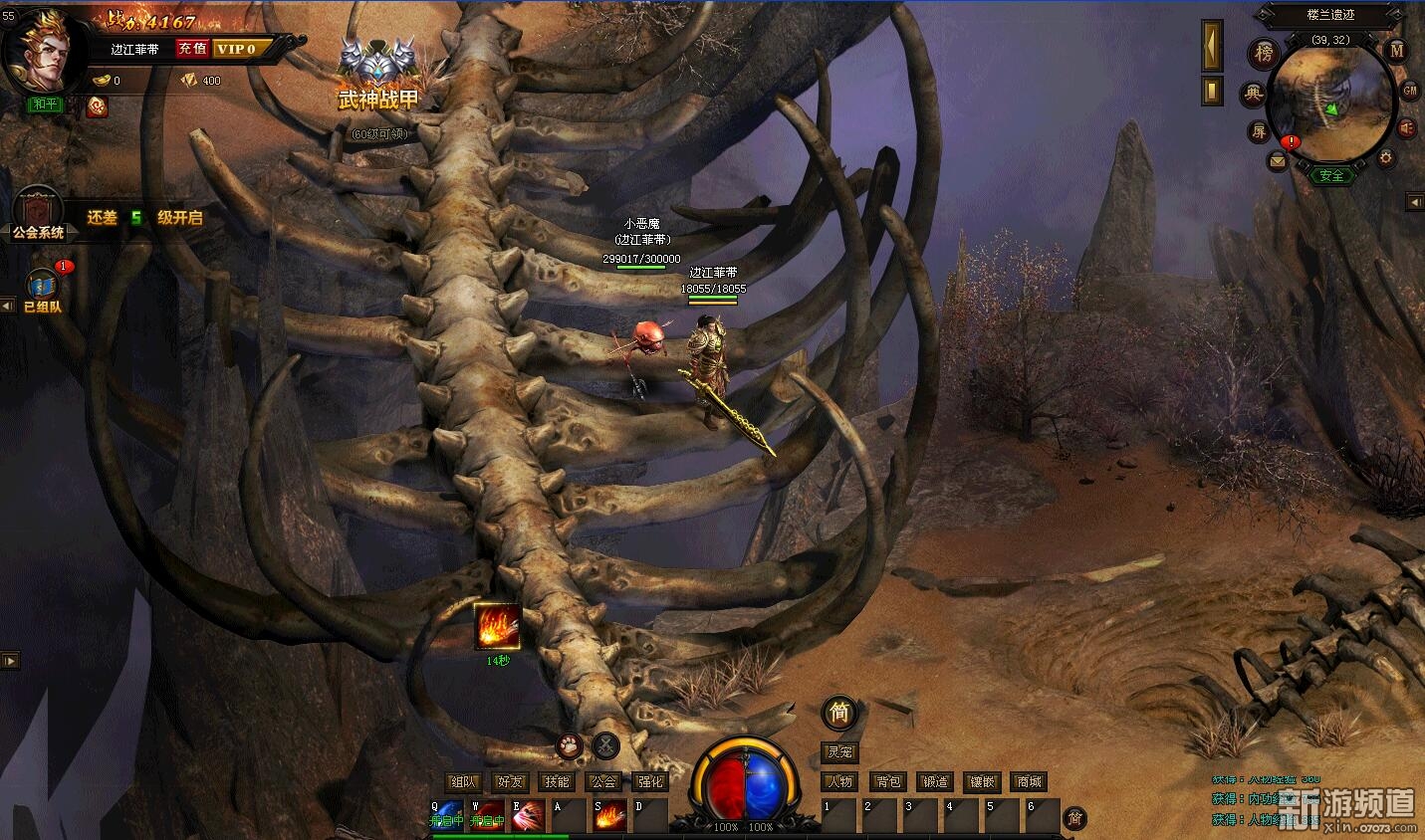
Task: Open the 组队 team menu
Action: [x=463, y=782]
